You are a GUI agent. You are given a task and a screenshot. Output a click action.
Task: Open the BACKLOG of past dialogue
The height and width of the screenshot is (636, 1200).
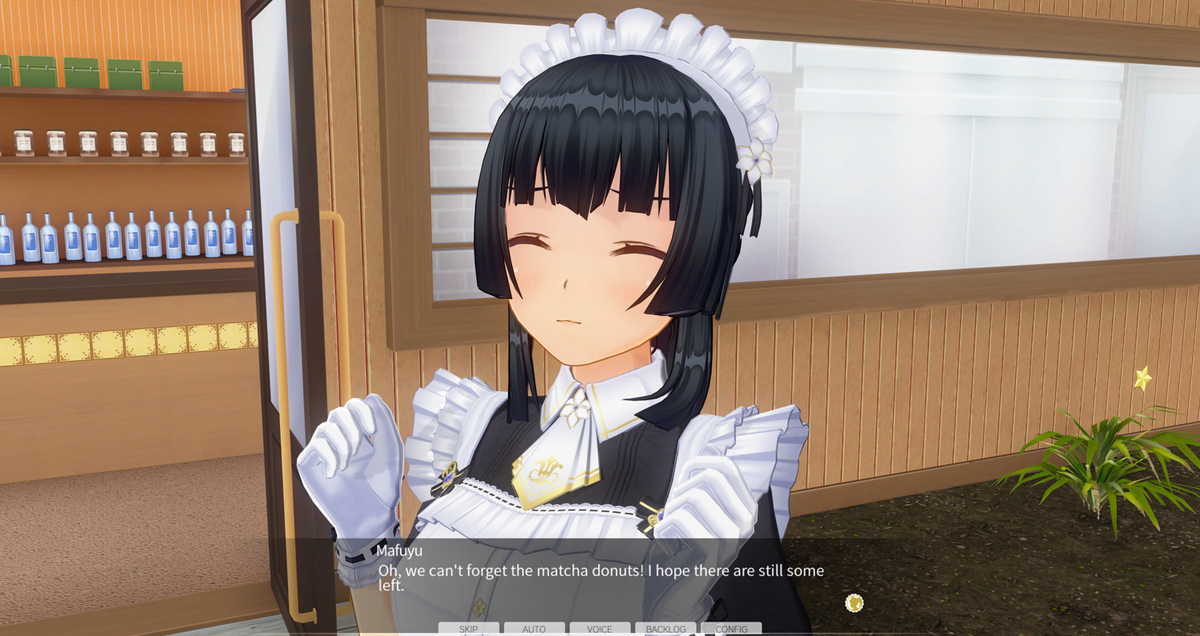click(666, 629)
